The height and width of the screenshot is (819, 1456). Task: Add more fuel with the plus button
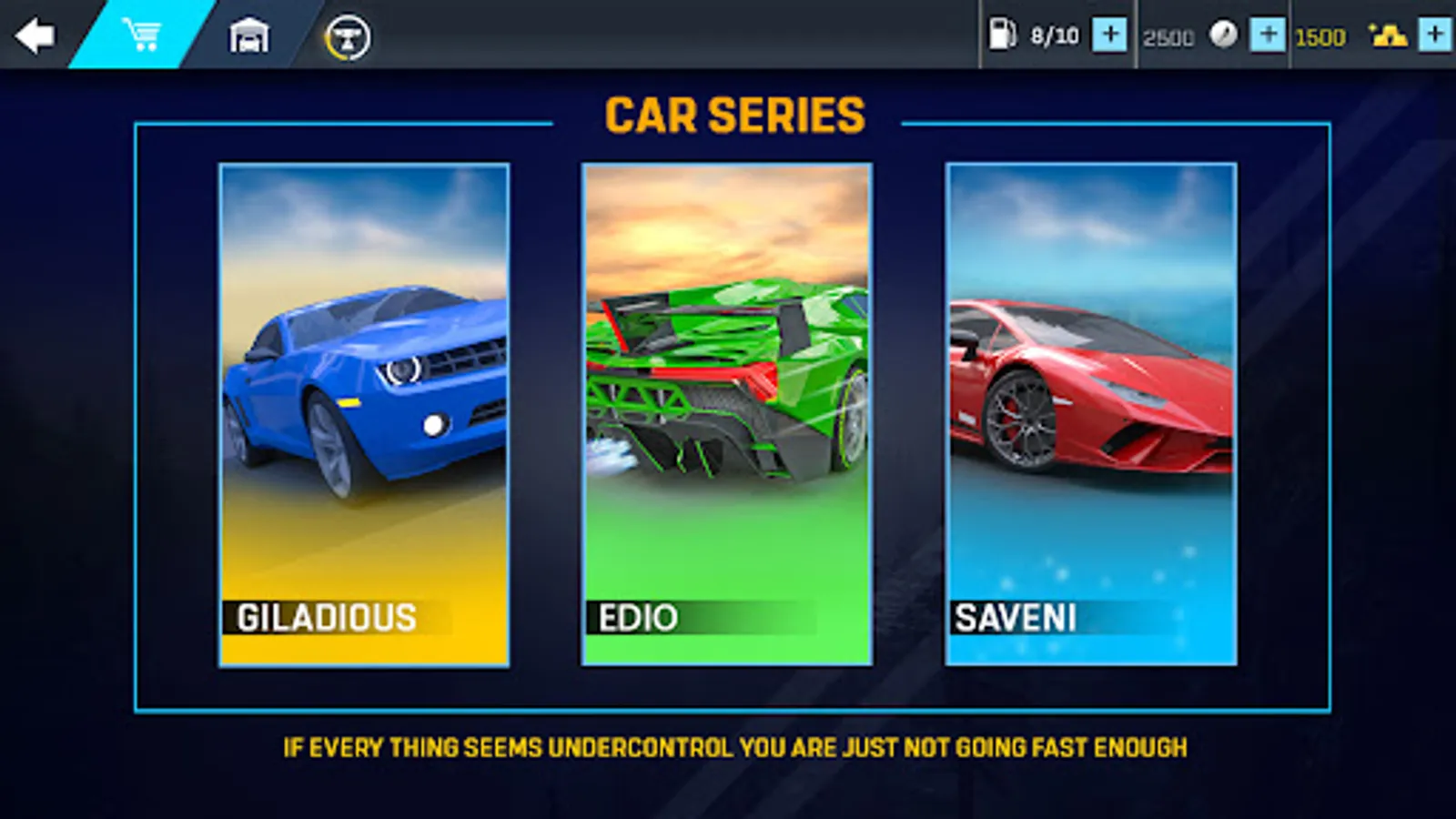1109,35
